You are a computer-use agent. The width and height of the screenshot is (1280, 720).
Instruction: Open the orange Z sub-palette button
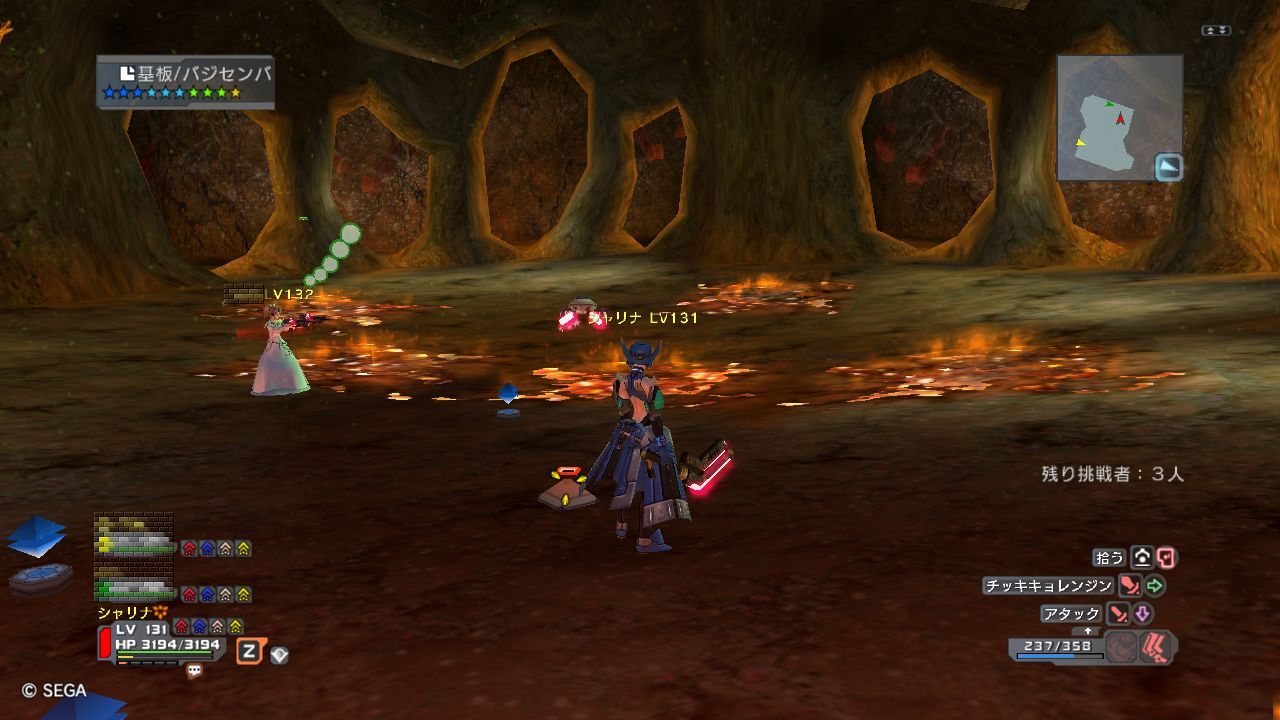click(x=249, y=652)
